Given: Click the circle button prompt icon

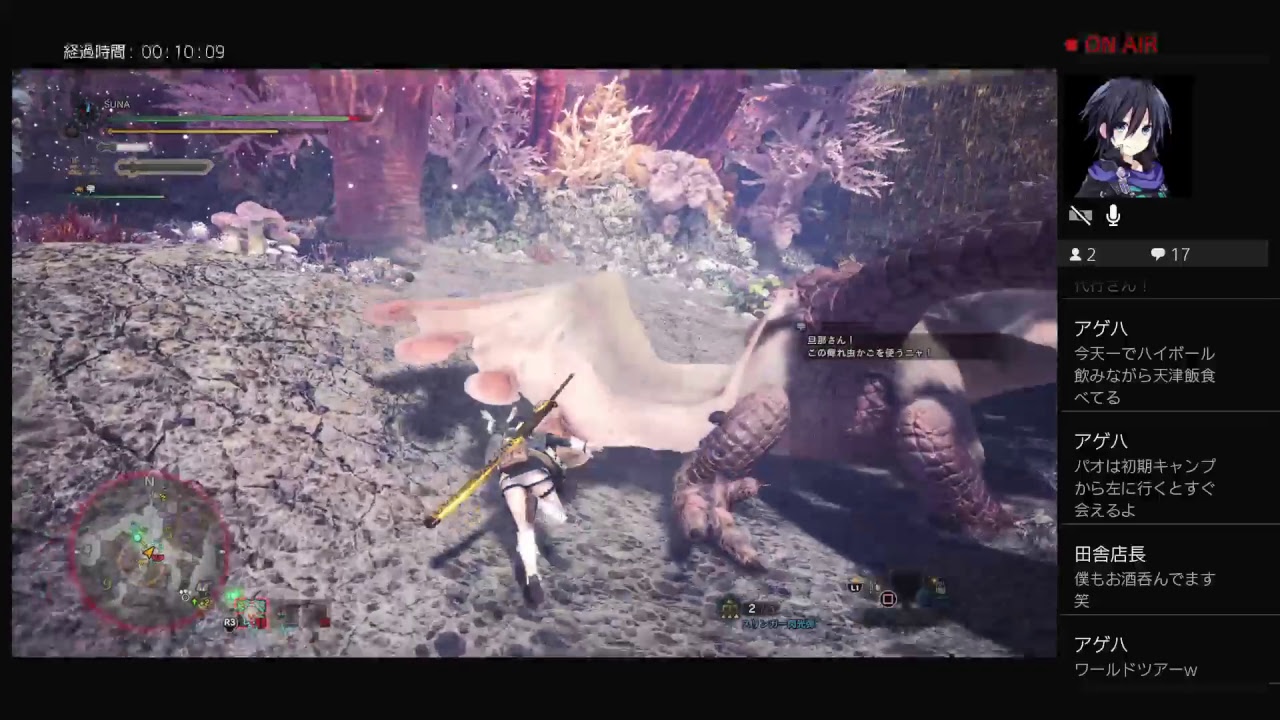Looking at the screenshot, I should pyautogui.click(x=888, y=598).
